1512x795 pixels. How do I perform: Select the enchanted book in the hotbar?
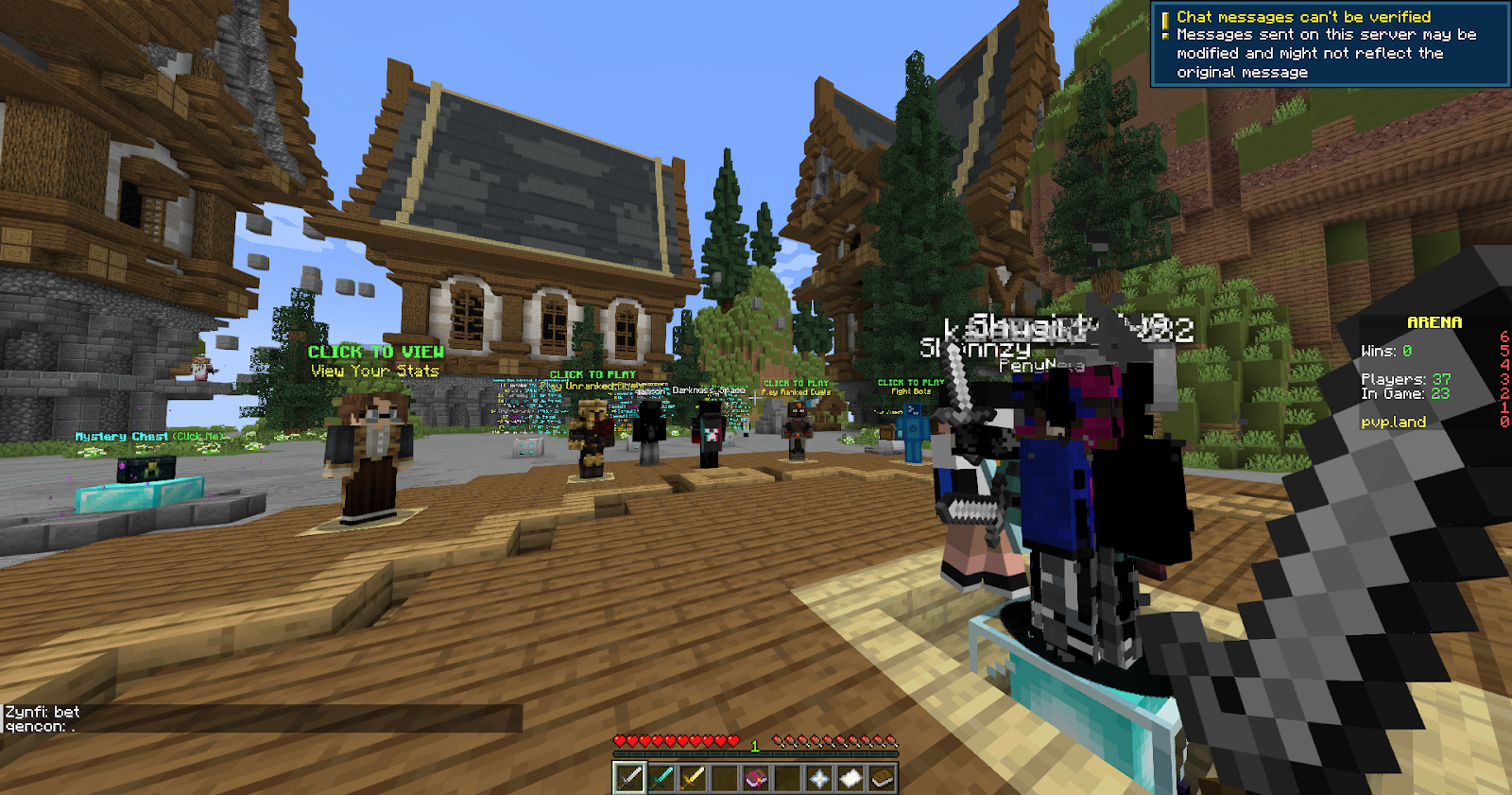[x=755, y=777]
